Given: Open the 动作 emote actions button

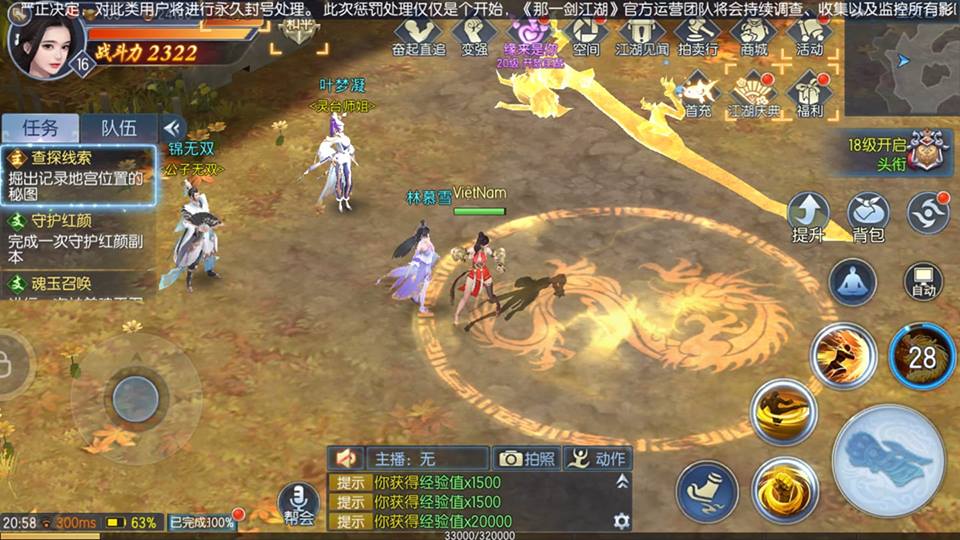Looking at the screenshot, I should tap(597, 458).
